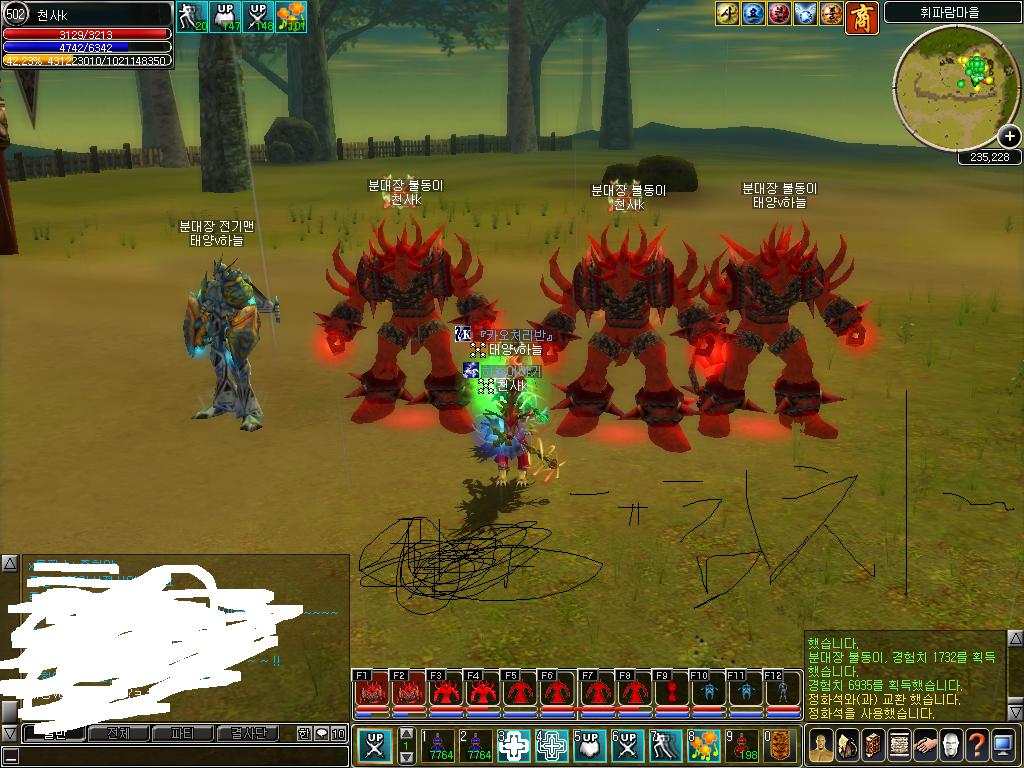Use the red potion in slot 9
Screen dimensions: 1024x768
click(x=742, y=746)
